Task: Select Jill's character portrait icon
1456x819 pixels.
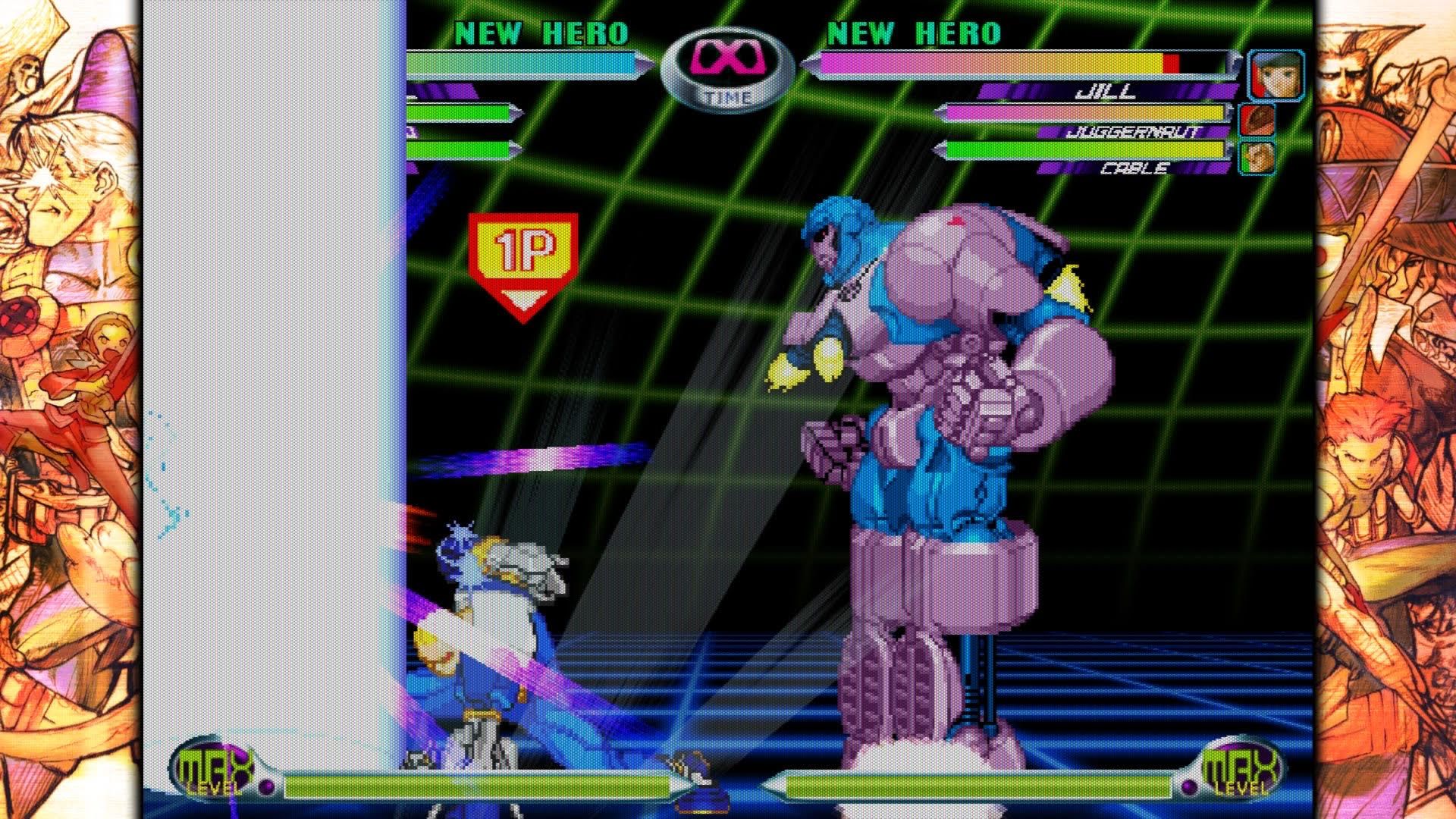Action: (x=1276, y=74)
